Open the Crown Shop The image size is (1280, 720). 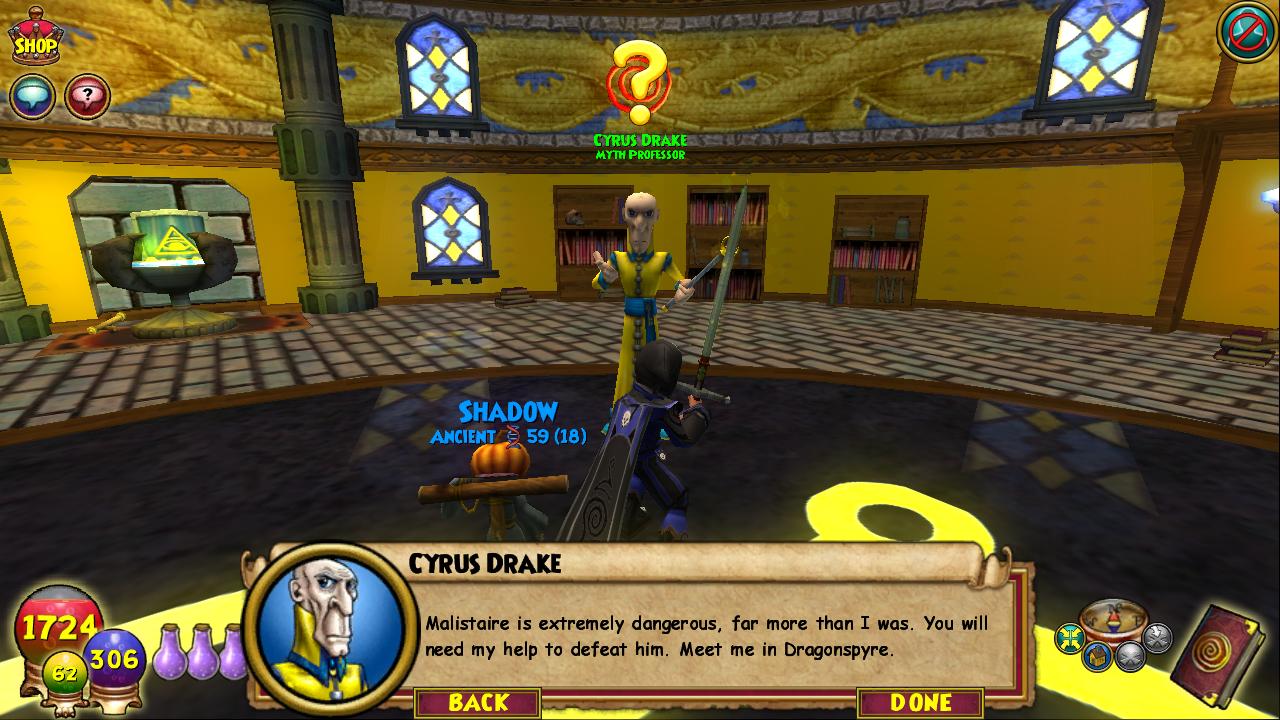pos(35,38)
